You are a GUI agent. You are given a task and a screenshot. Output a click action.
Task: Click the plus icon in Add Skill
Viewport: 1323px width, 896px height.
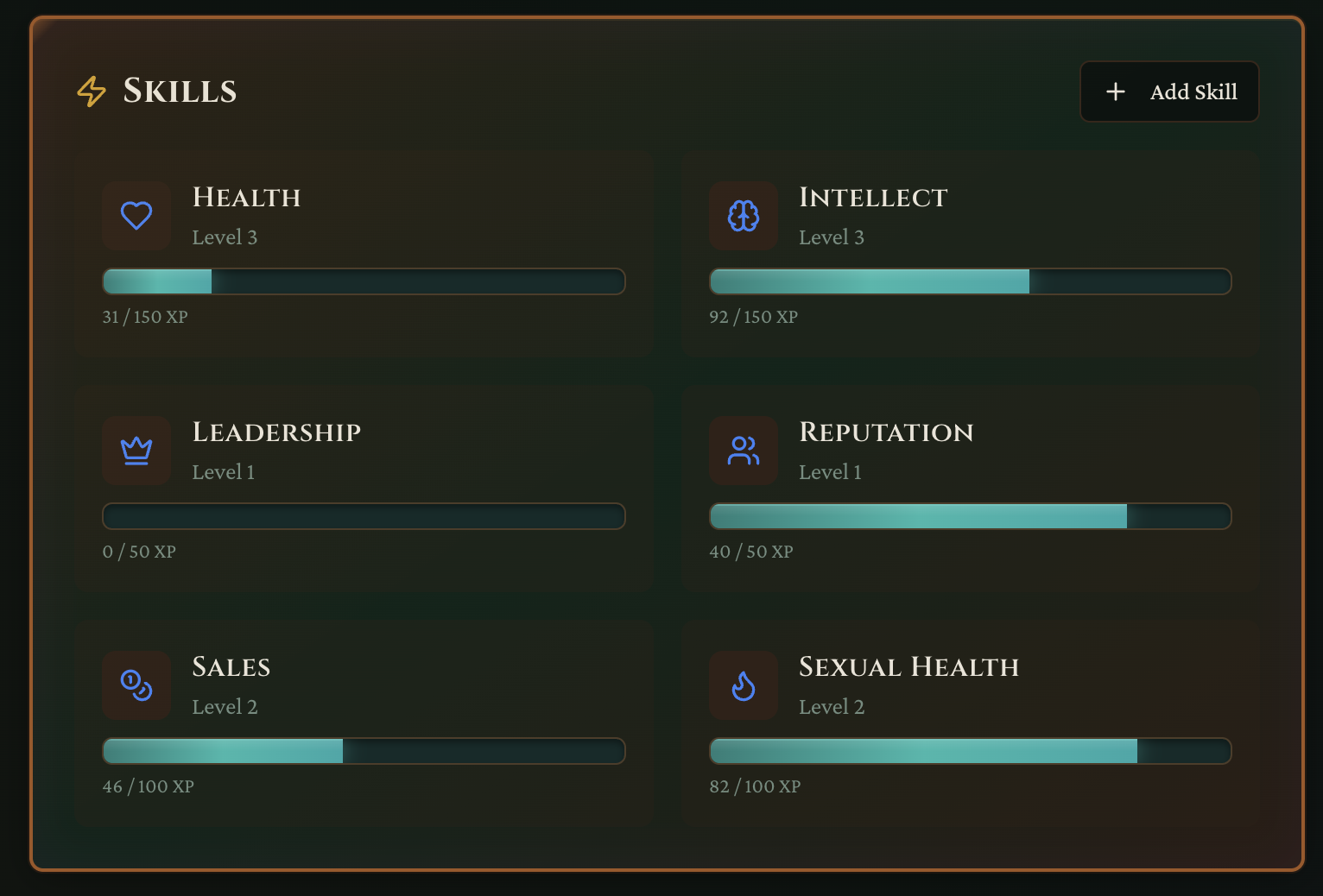(x=1116, y=91)
